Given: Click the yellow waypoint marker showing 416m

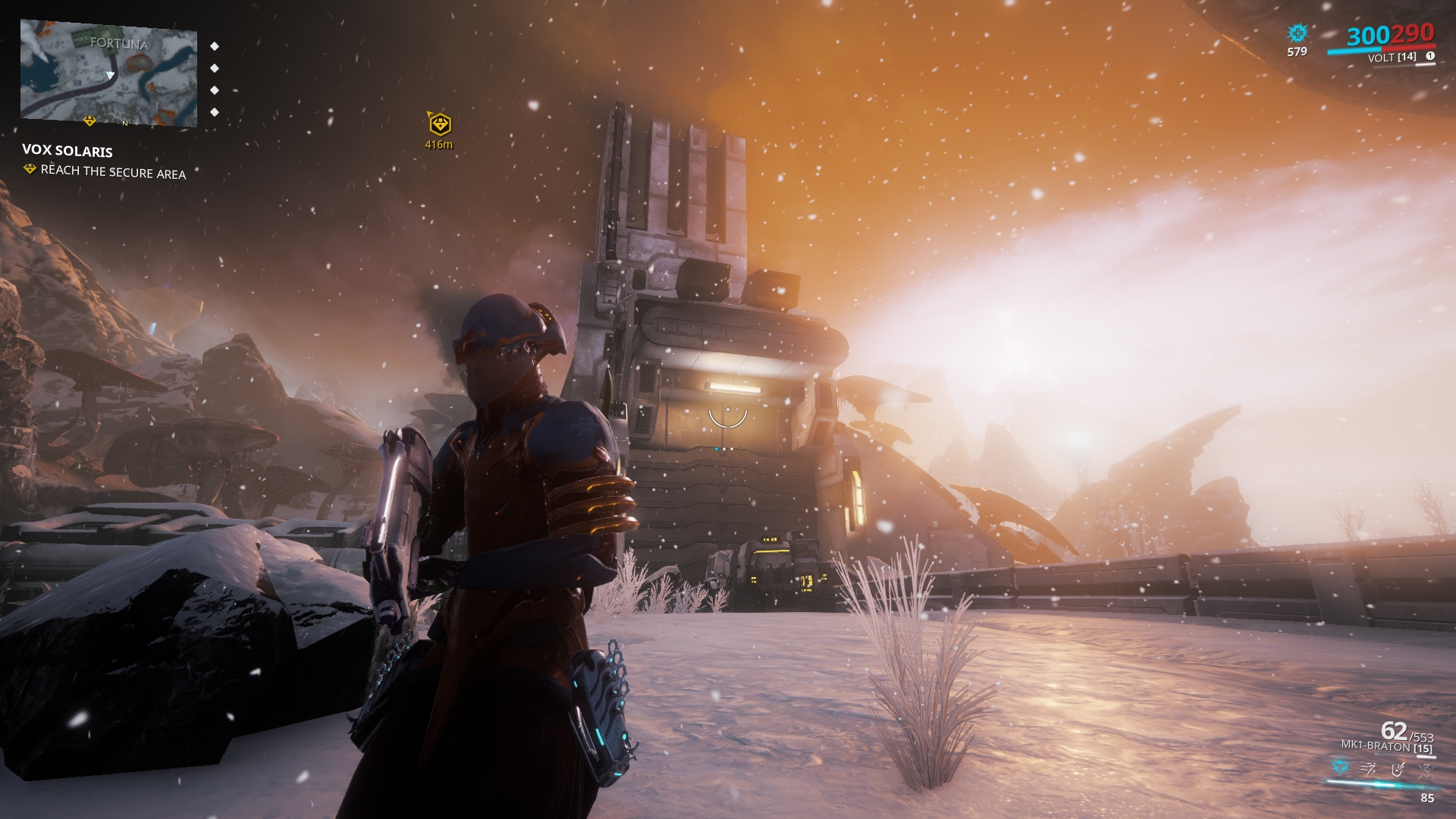Looking at the screenshot, I should (439, 124).
